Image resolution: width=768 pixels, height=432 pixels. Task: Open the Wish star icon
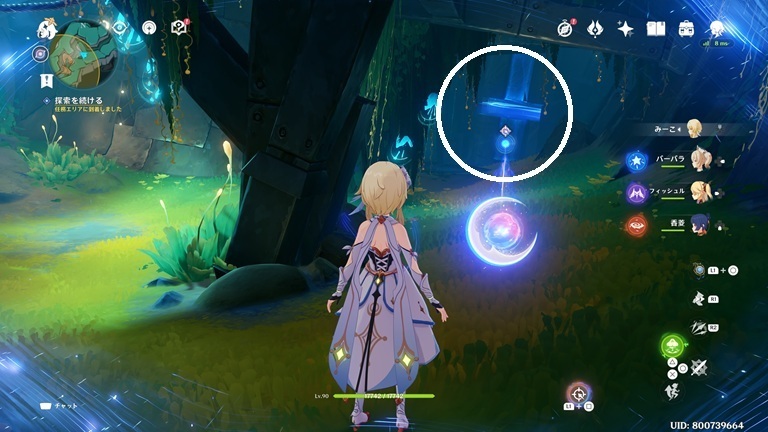click(x=626, y=28)
